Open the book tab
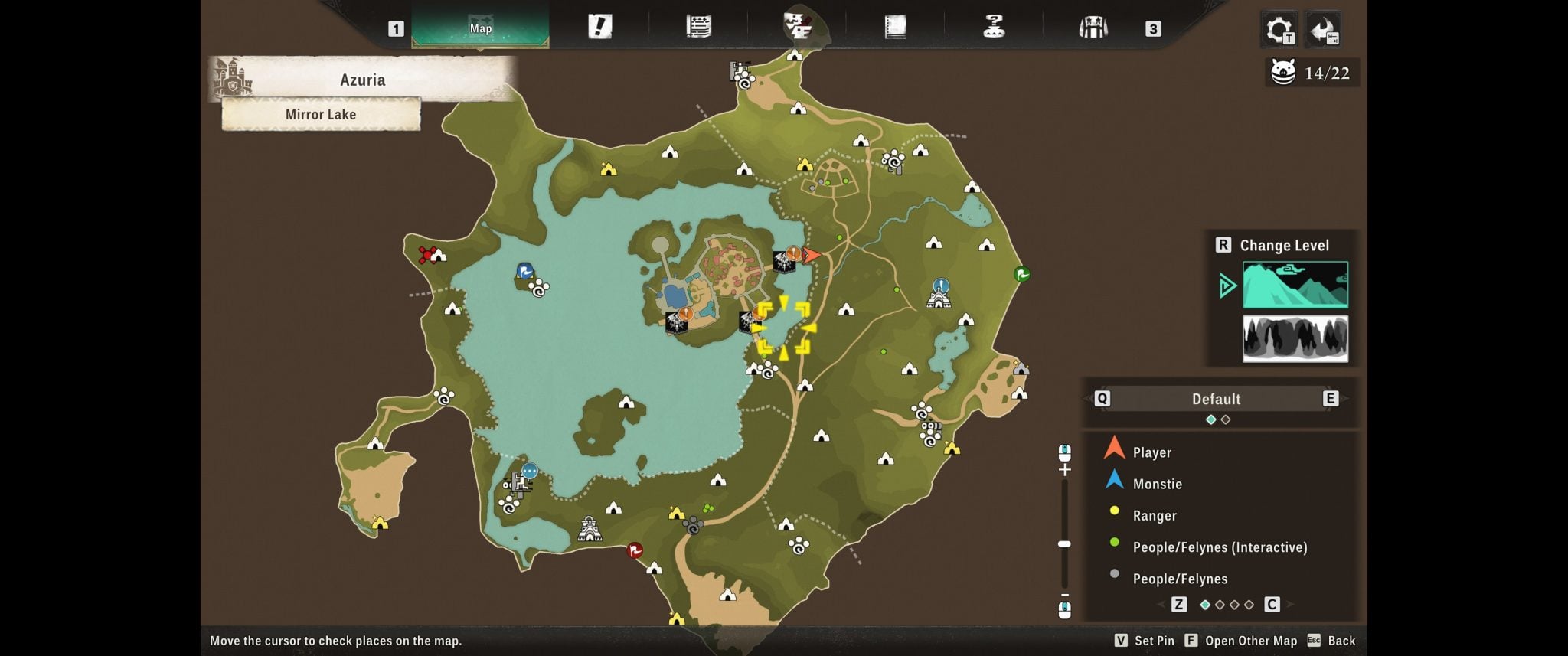1568x656 pixels. pos(895,27)
